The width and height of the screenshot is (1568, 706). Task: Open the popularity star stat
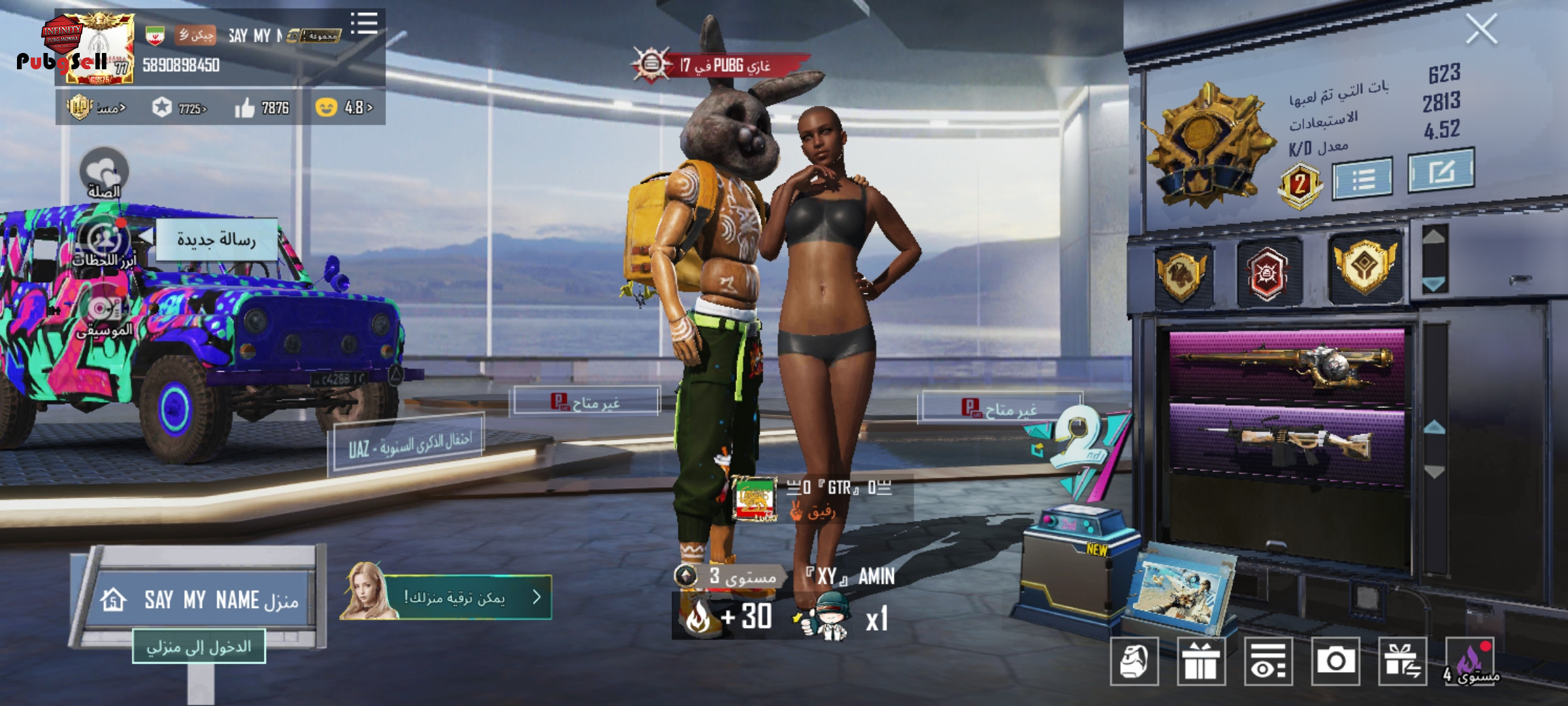coord(178,108)
